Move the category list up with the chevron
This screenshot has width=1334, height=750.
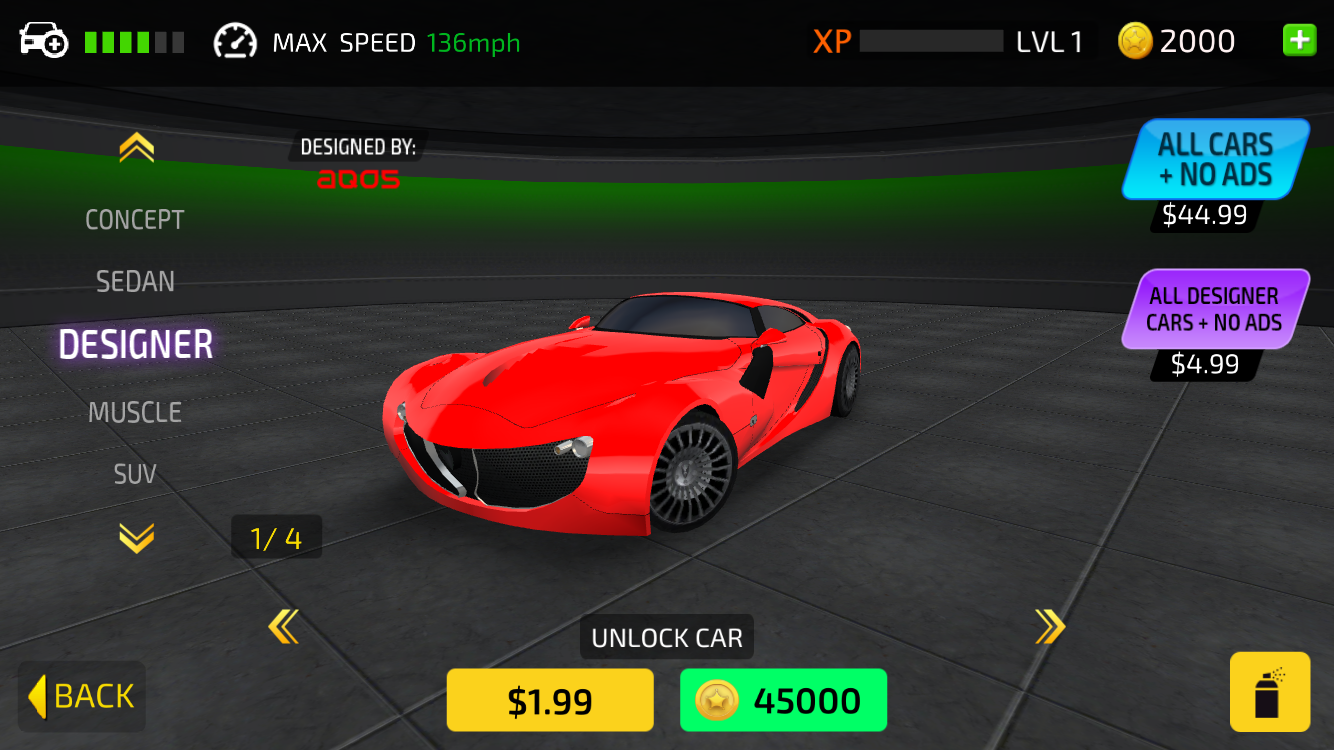[x=136, y=149]
